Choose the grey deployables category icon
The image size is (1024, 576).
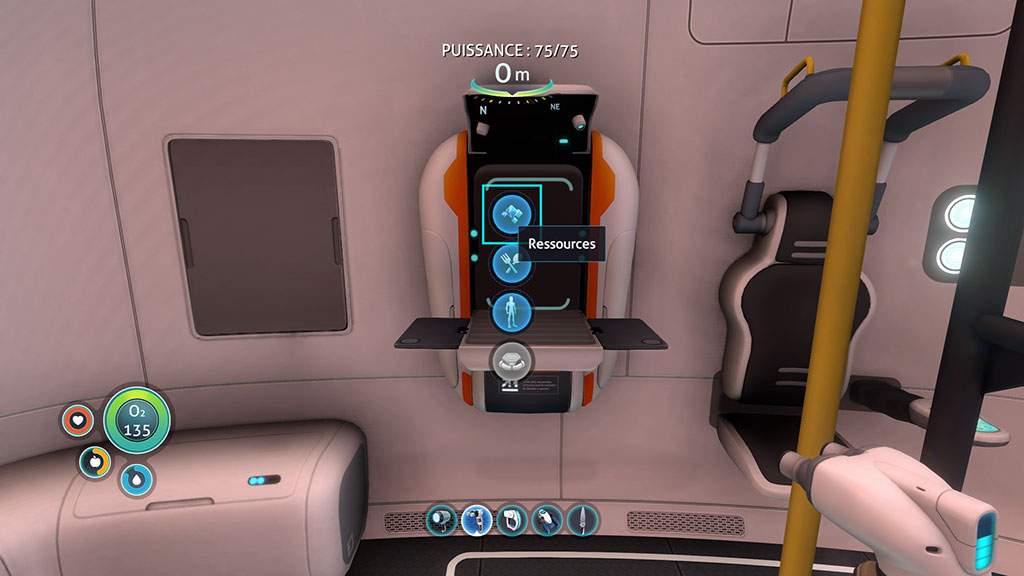[x=511, y=361]
